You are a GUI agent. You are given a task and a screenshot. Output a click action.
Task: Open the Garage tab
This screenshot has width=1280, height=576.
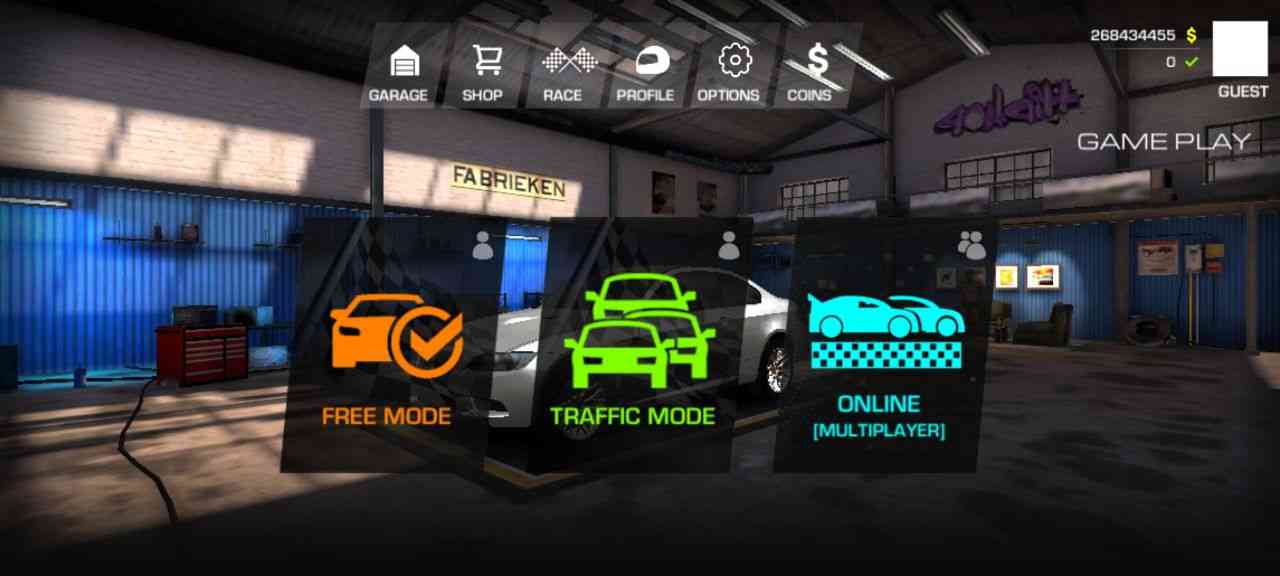[x=399, y=72]
